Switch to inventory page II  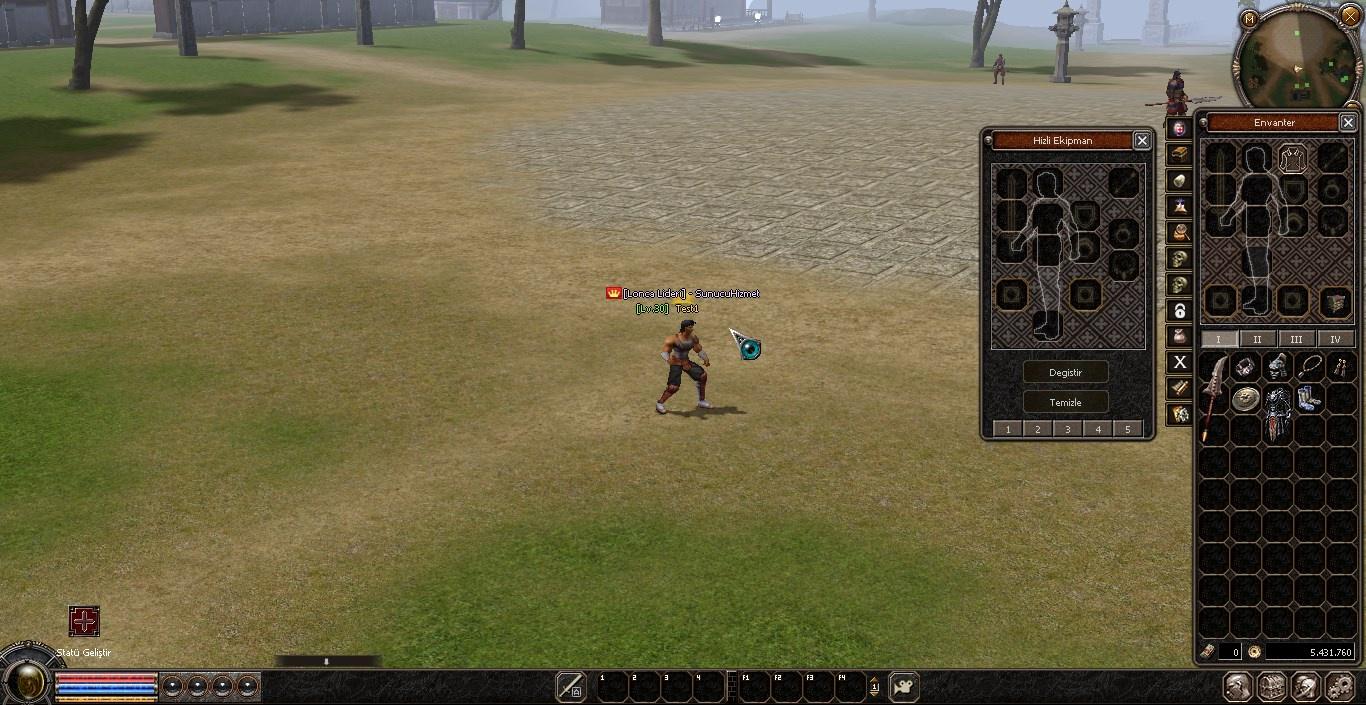(x=1257, y=339)
